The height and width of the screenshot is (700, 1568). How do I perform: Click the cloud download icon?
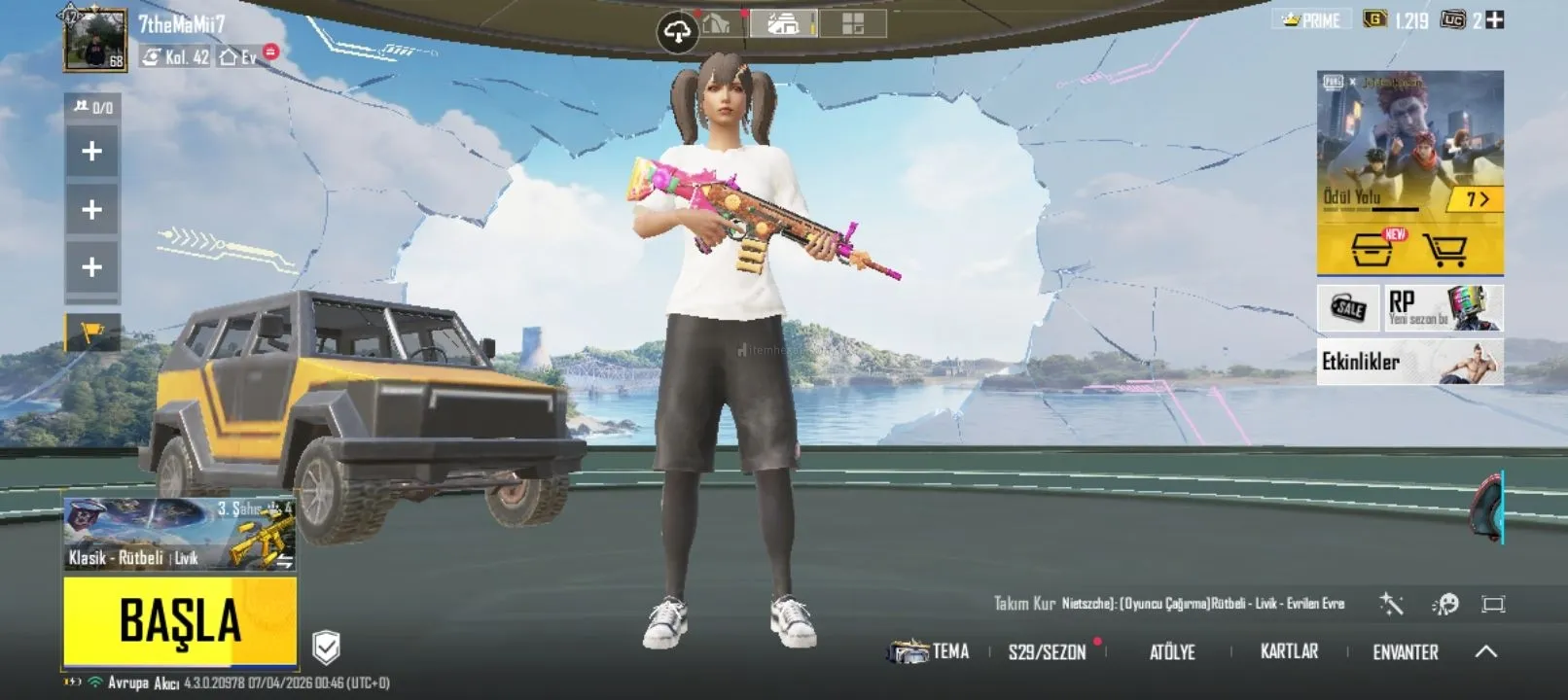point(677,33)
